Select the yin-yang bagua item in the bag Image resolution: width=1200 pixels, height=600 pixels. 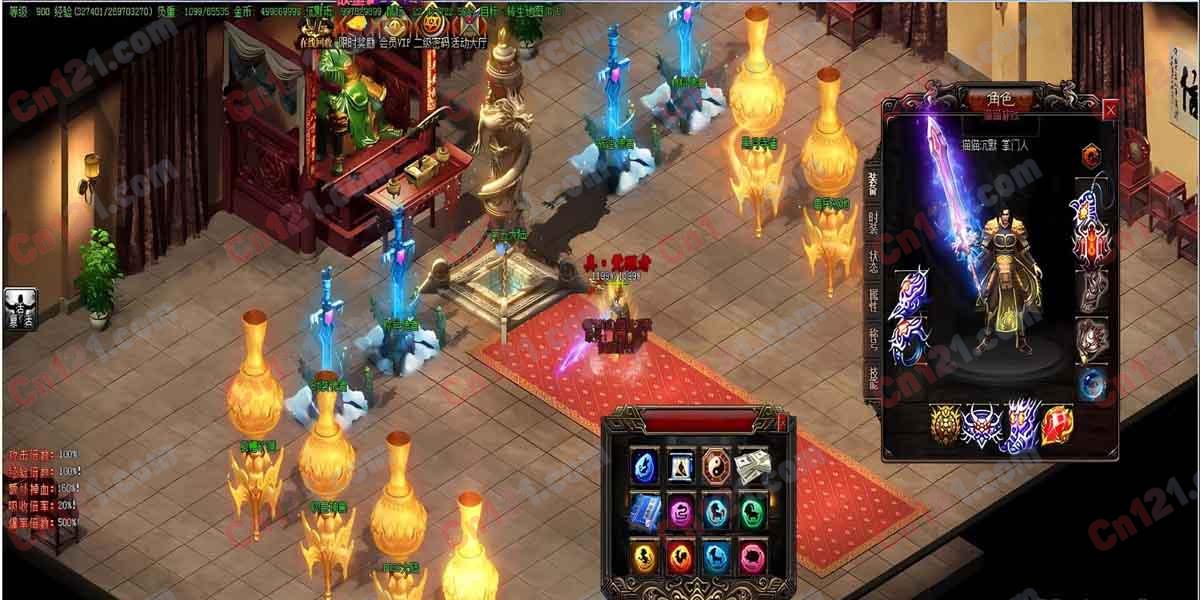click(x=715, y=465)
